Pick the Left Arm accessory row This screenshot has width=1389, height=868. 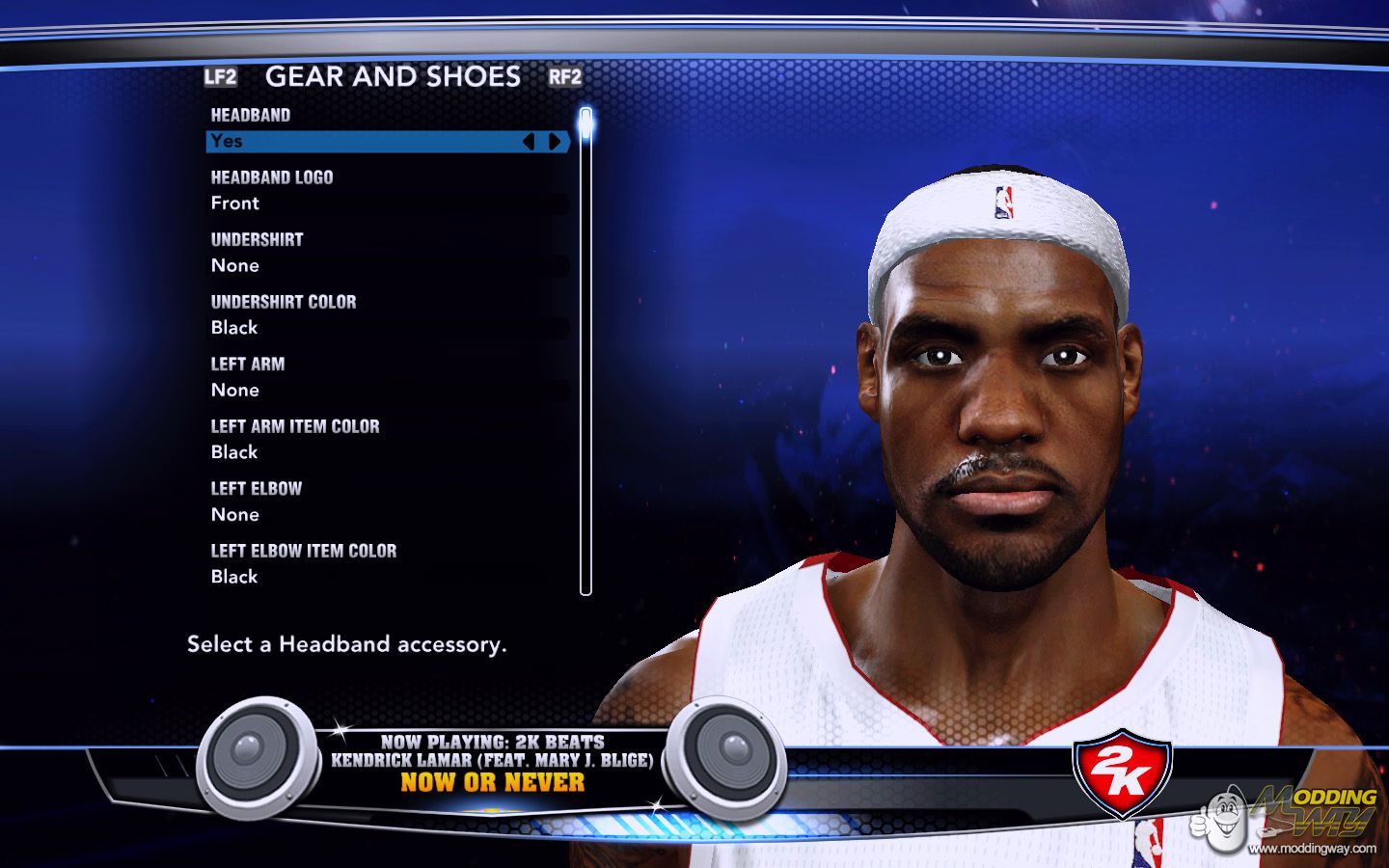pos(386,390)
